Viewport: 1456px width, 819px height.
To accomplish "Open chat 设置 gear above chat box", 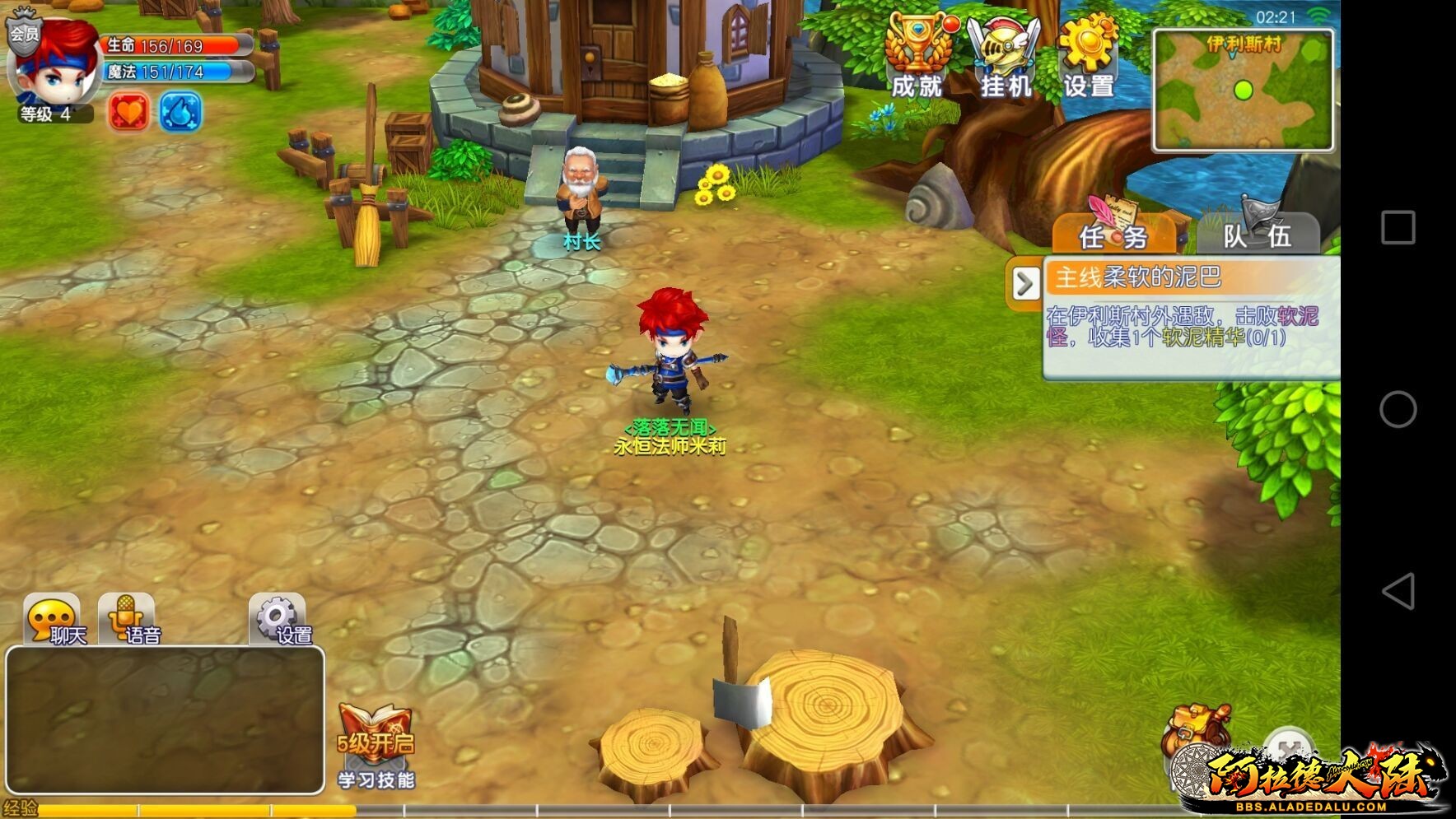I will click(x=278, y=619).
